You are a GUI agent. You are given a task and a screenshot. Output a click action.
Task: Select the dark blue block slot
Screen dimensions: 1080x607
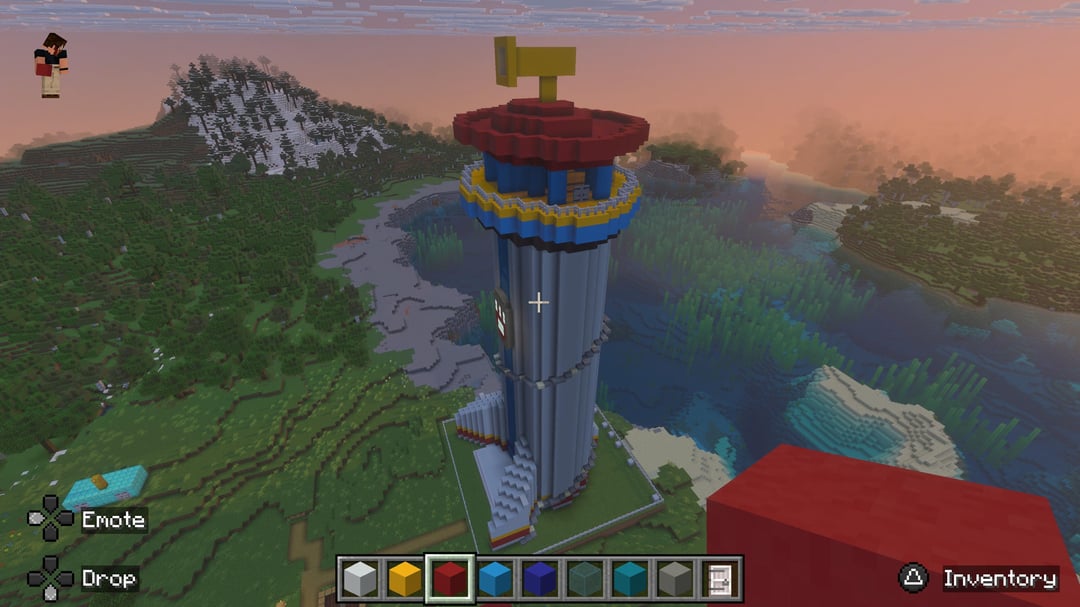click(539, 579)
